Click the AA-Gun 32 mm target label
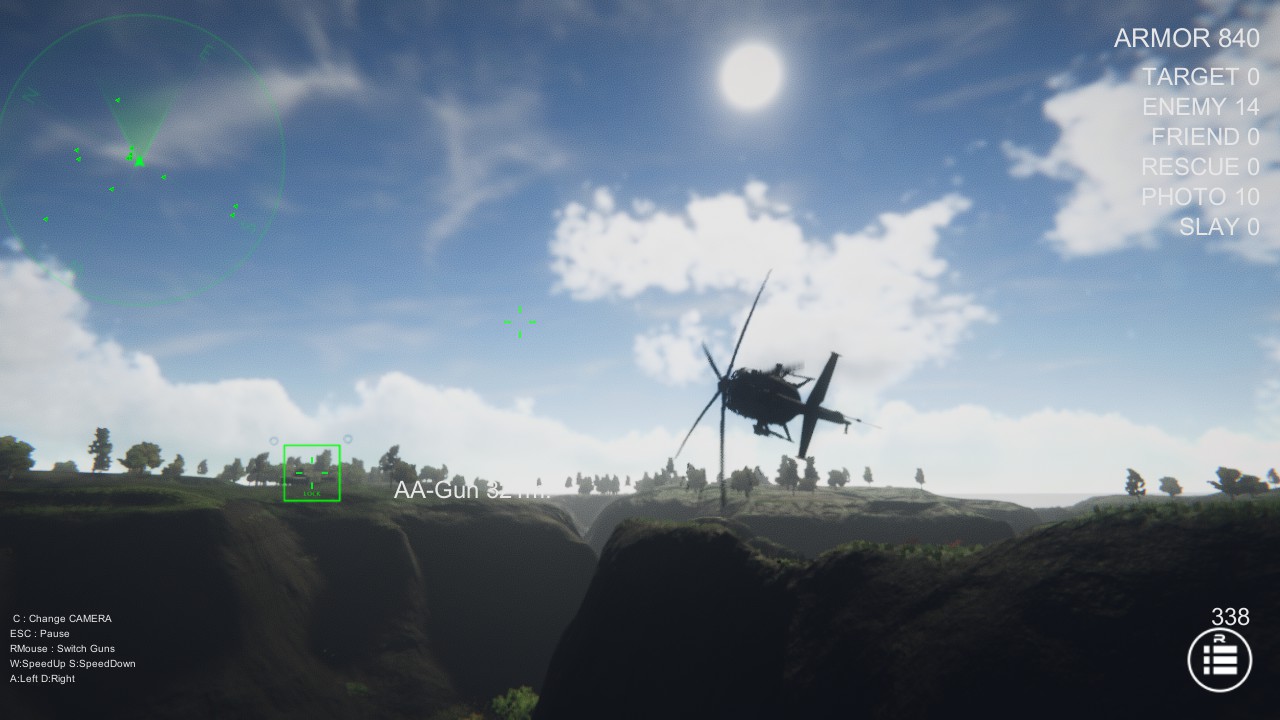 [x=470, y=489]
